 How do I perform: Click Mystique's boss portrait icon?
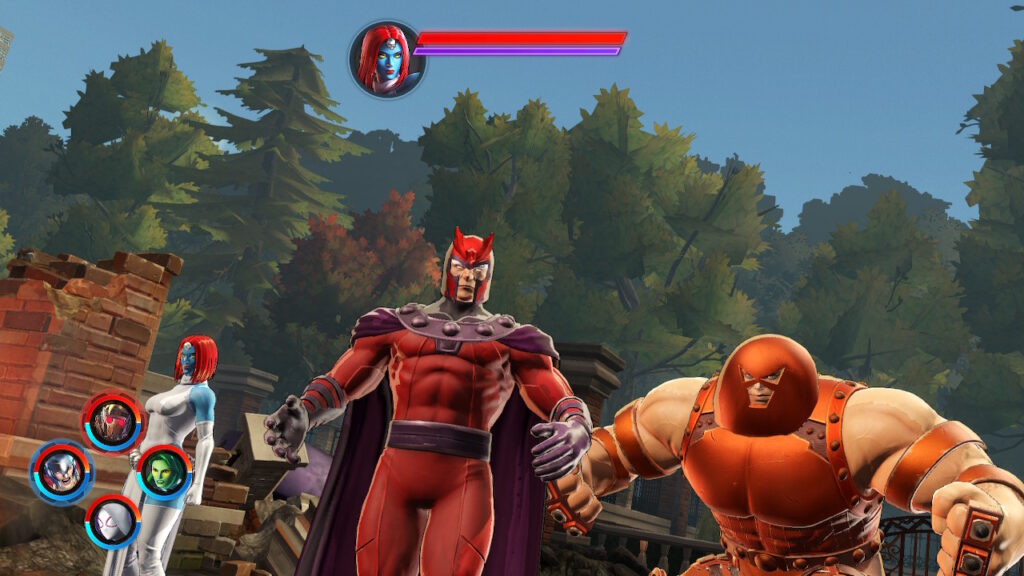click(387, 59)
